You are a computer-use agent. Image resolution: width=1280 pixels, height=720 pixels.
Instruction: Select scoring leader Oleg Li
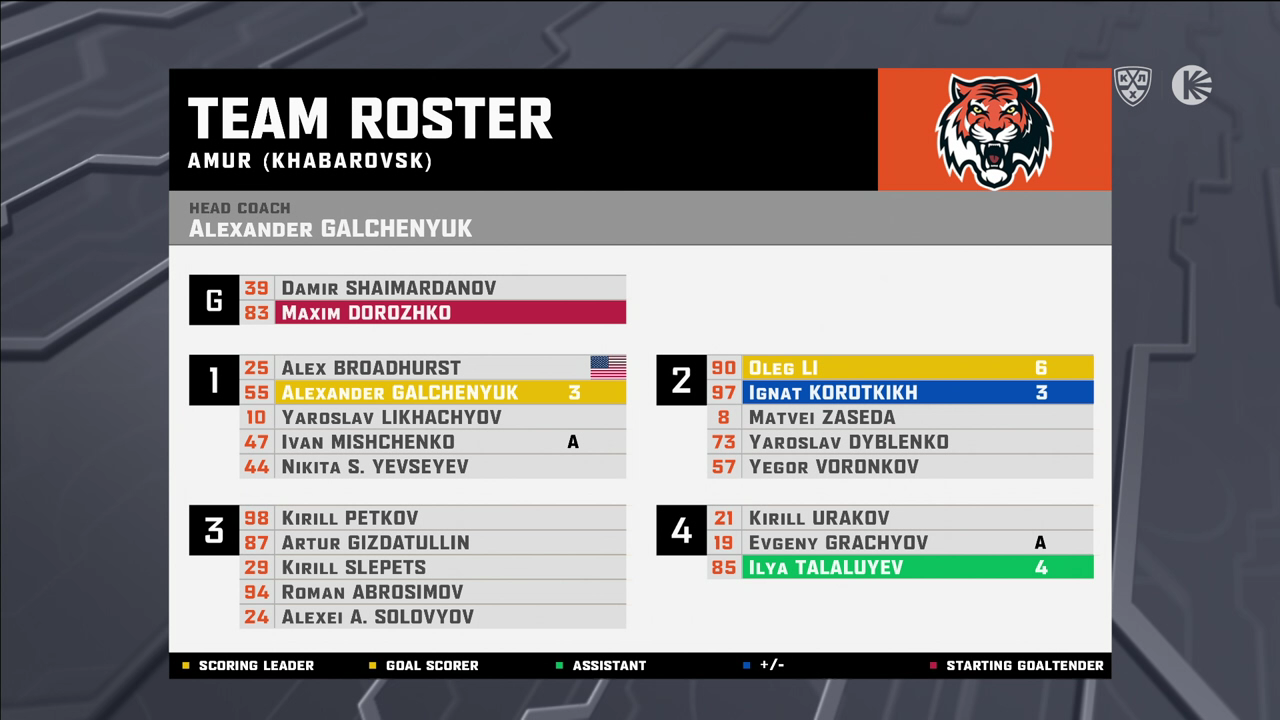point(899,368)
